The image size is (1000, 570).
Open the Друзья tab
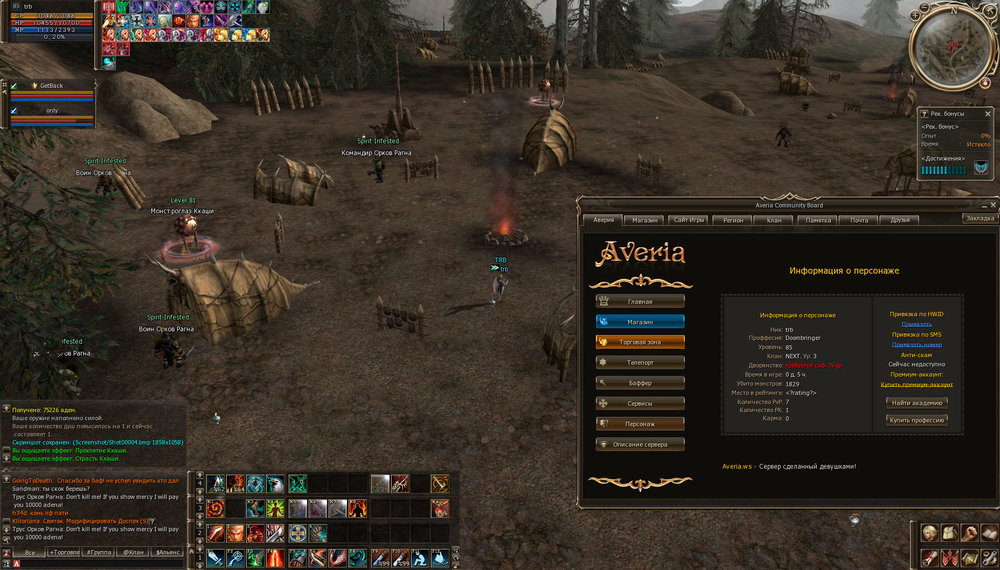point(900,219)
